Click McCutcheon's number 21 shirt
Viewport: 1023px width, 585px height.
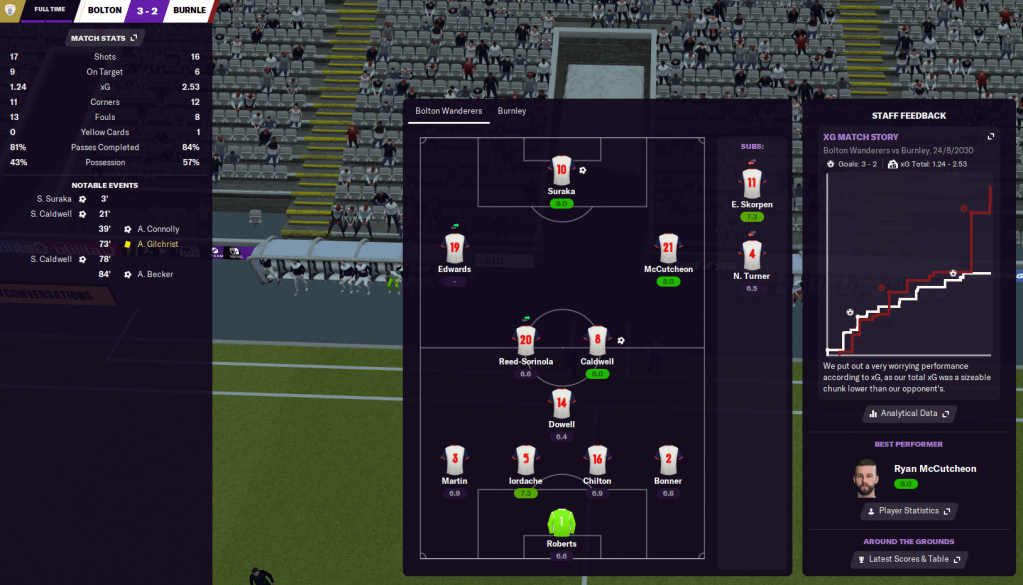(668, 248)
